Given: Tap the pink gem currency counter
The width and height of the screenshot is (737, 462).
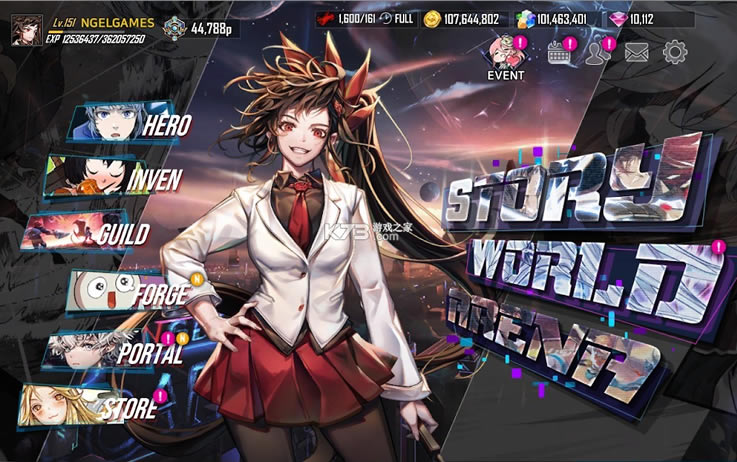Looking at the screenshot, I should 658,19.
